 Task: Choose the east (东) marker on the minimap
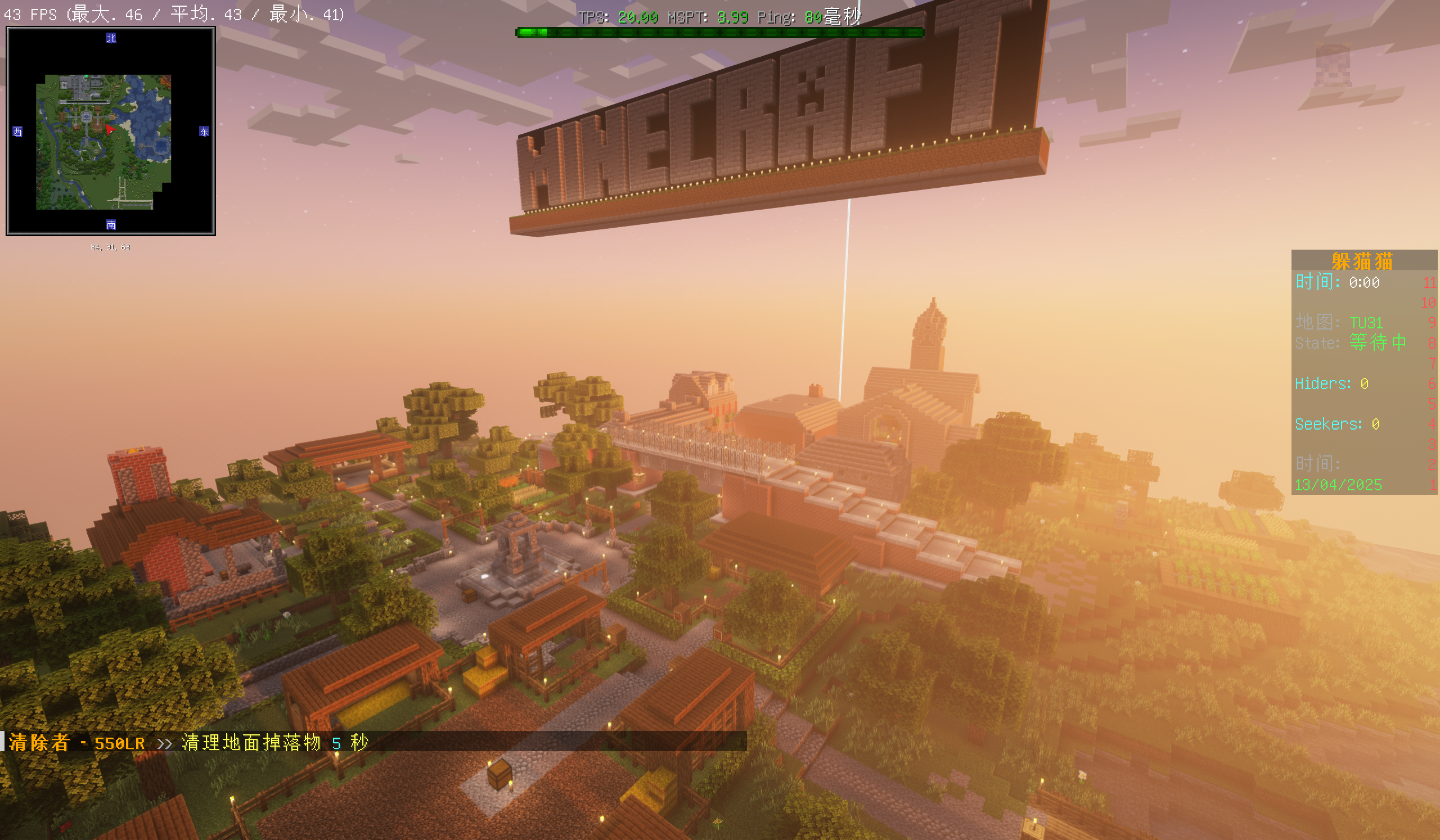[x=204, y=132]
